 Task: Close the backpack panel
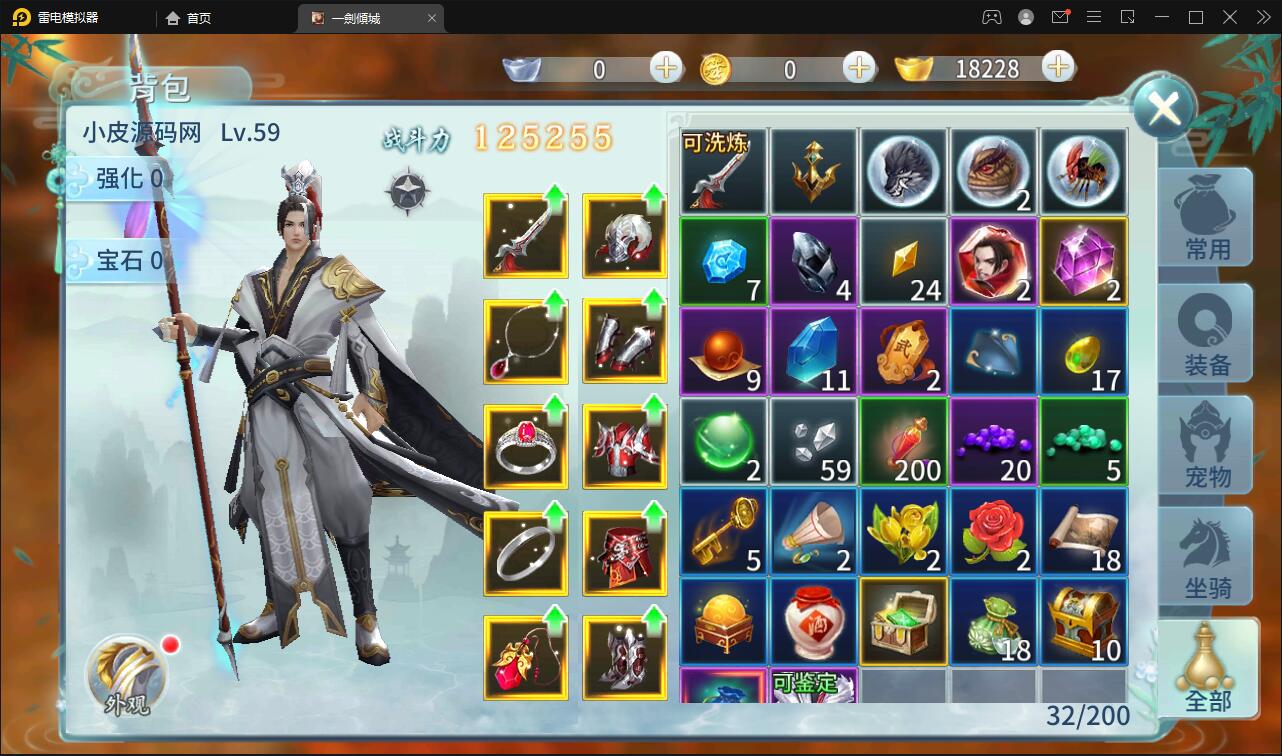point(1165,108)
